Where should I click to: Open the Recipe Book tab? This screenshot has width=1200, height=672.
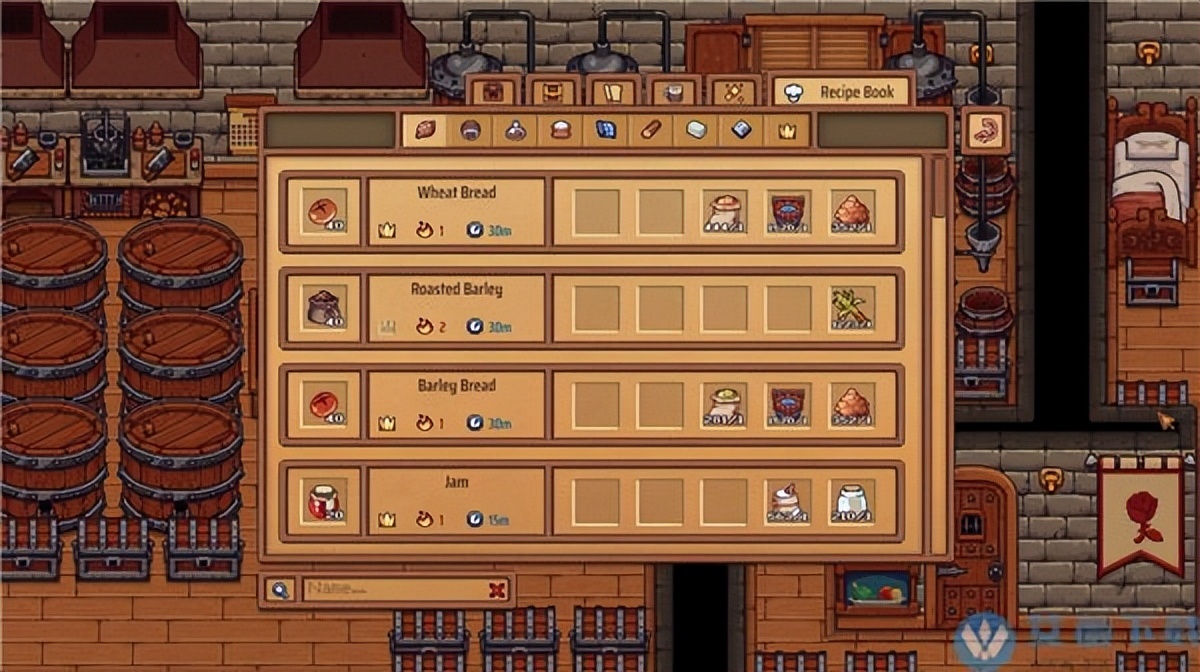[x=843, y=92]
